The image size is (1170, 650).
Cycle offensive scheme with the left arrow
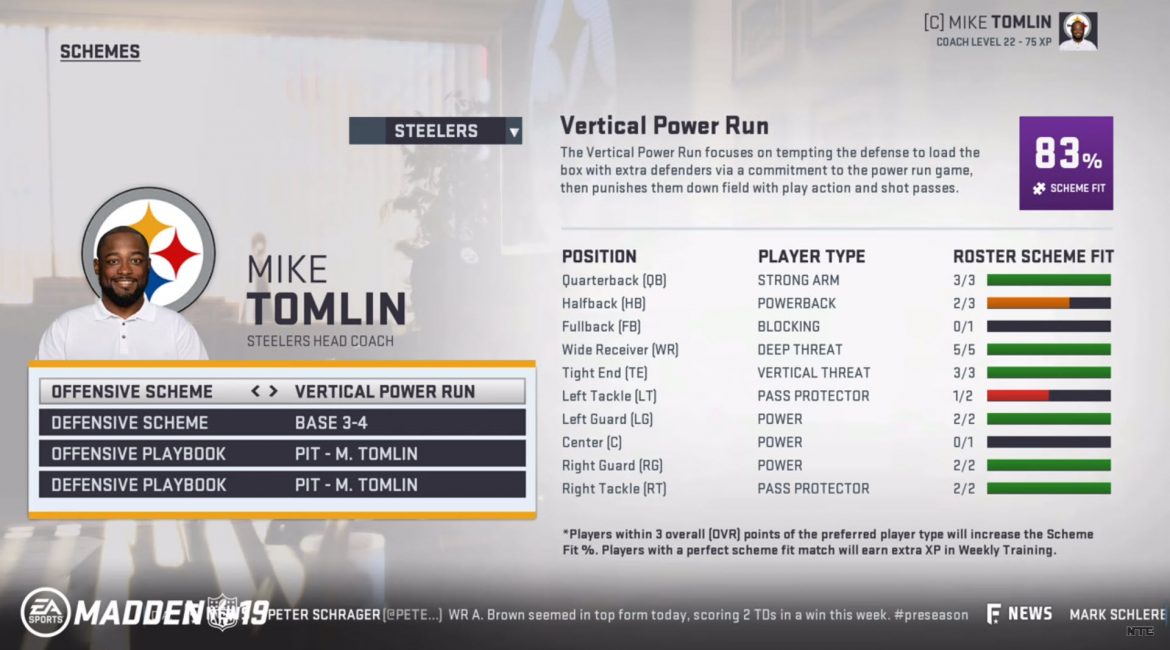pyautogui.click(x=256, y=391)
